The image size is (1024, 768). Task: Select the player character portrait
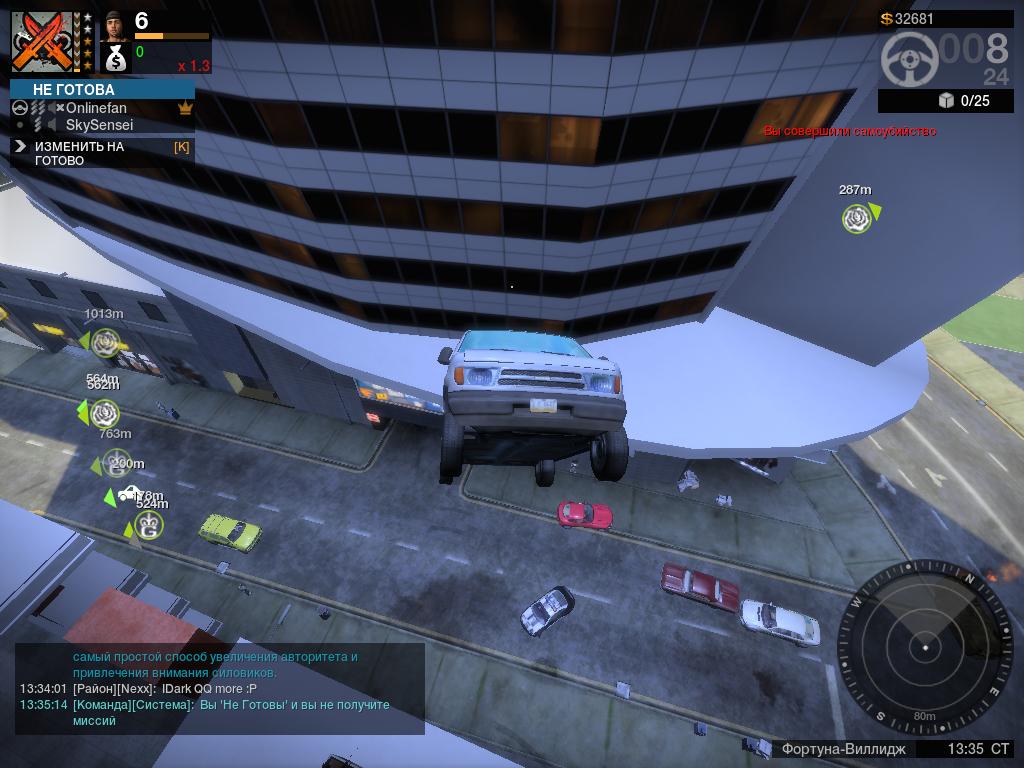point(116,24)
